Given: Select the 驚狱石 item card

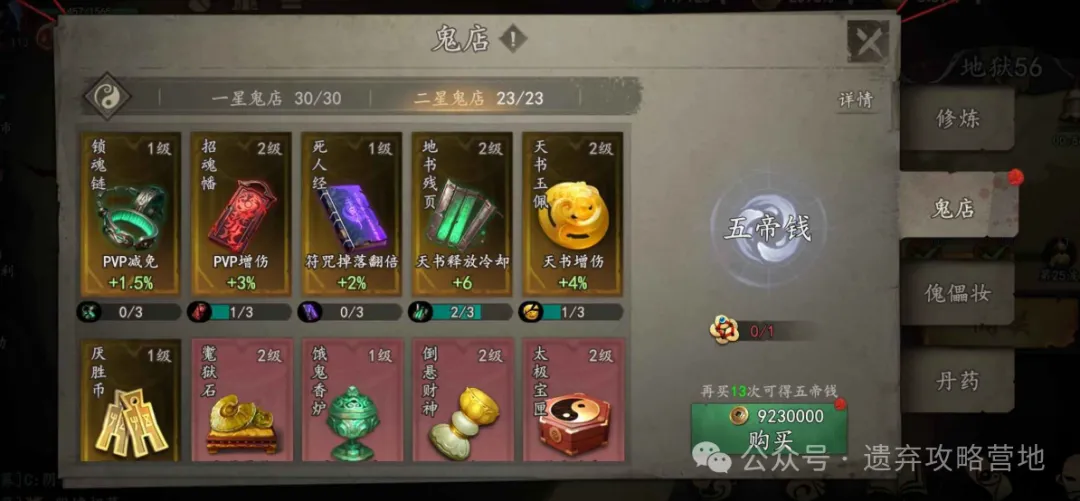Looking at the screenshot, I should point(241,400).
